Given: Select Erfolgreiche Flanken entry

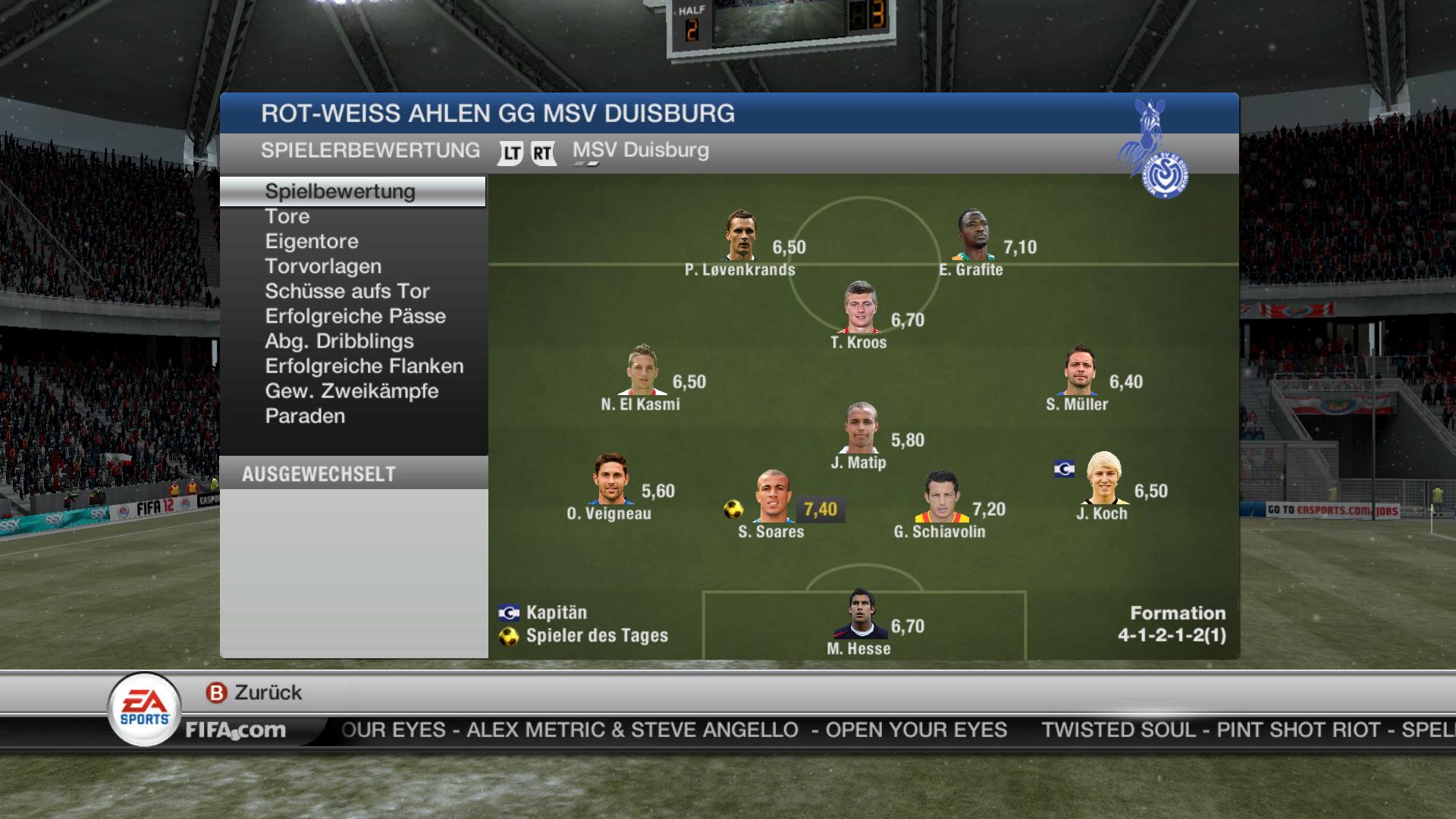Looking at the screenshot, I should pyautogui.click(x=364, y=366).
